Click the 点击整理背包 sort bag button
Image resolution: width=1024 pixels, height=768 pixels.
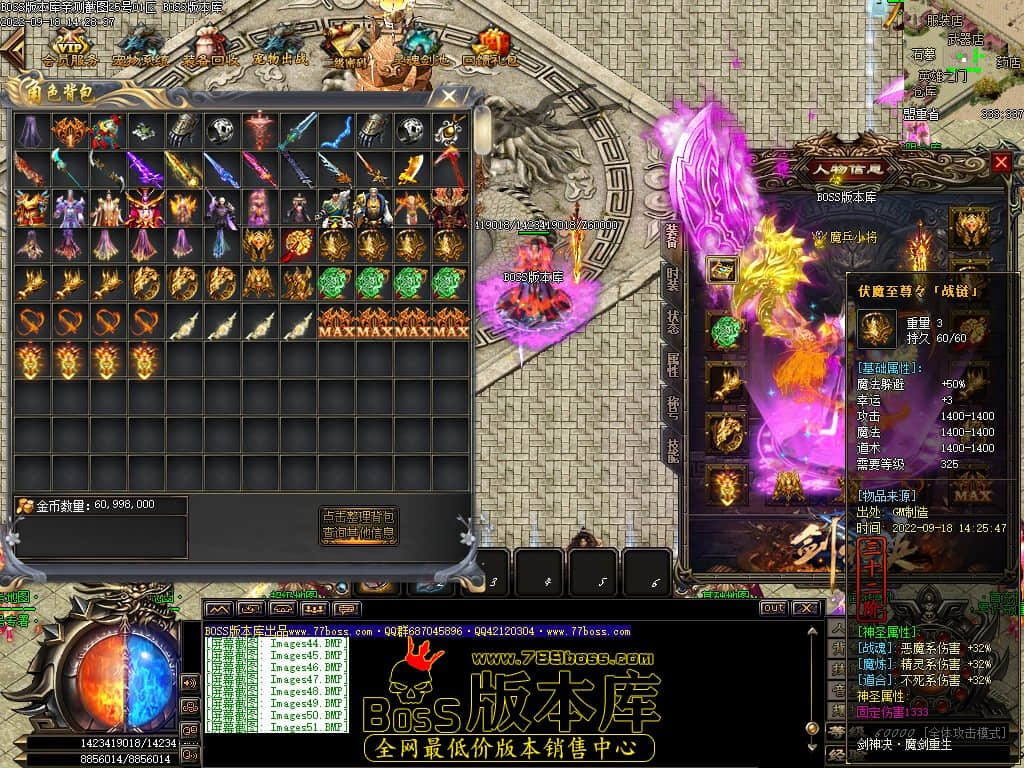coord(358,517)
